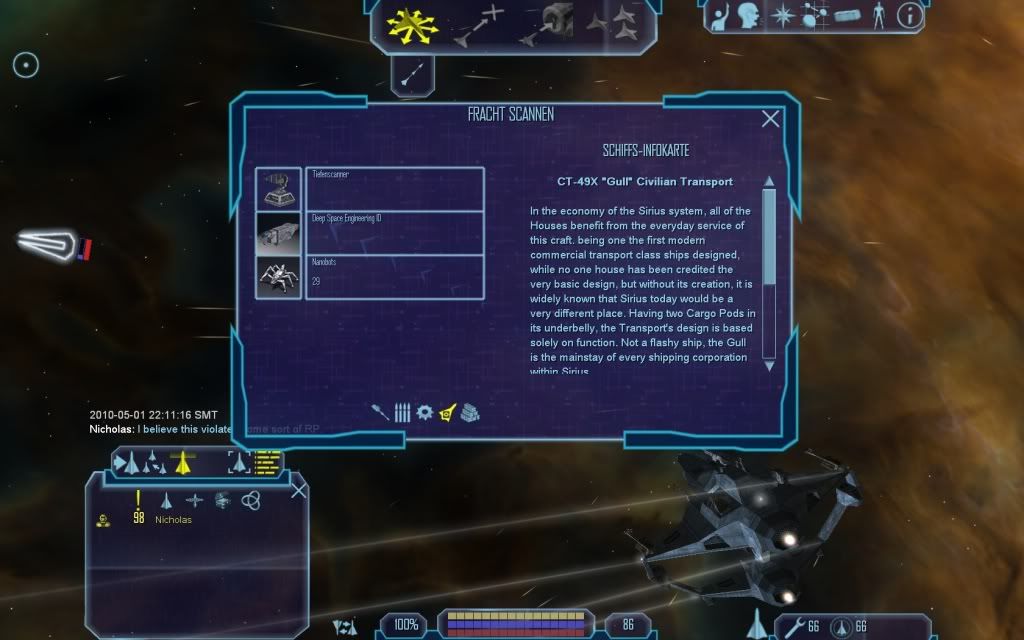The image size is (1024, 640).
Task: Switch to the stacked-crates commodities filter
Action: pos(470,412)
